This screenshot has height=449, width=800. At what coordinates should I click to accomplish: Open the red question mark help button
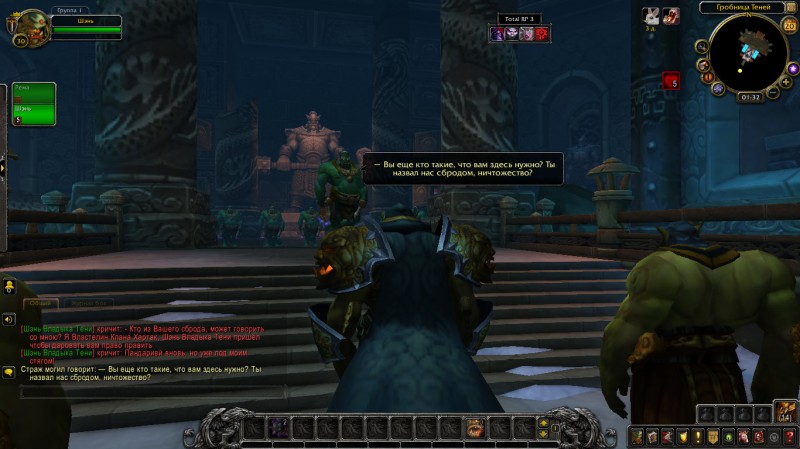coord(788,437)
